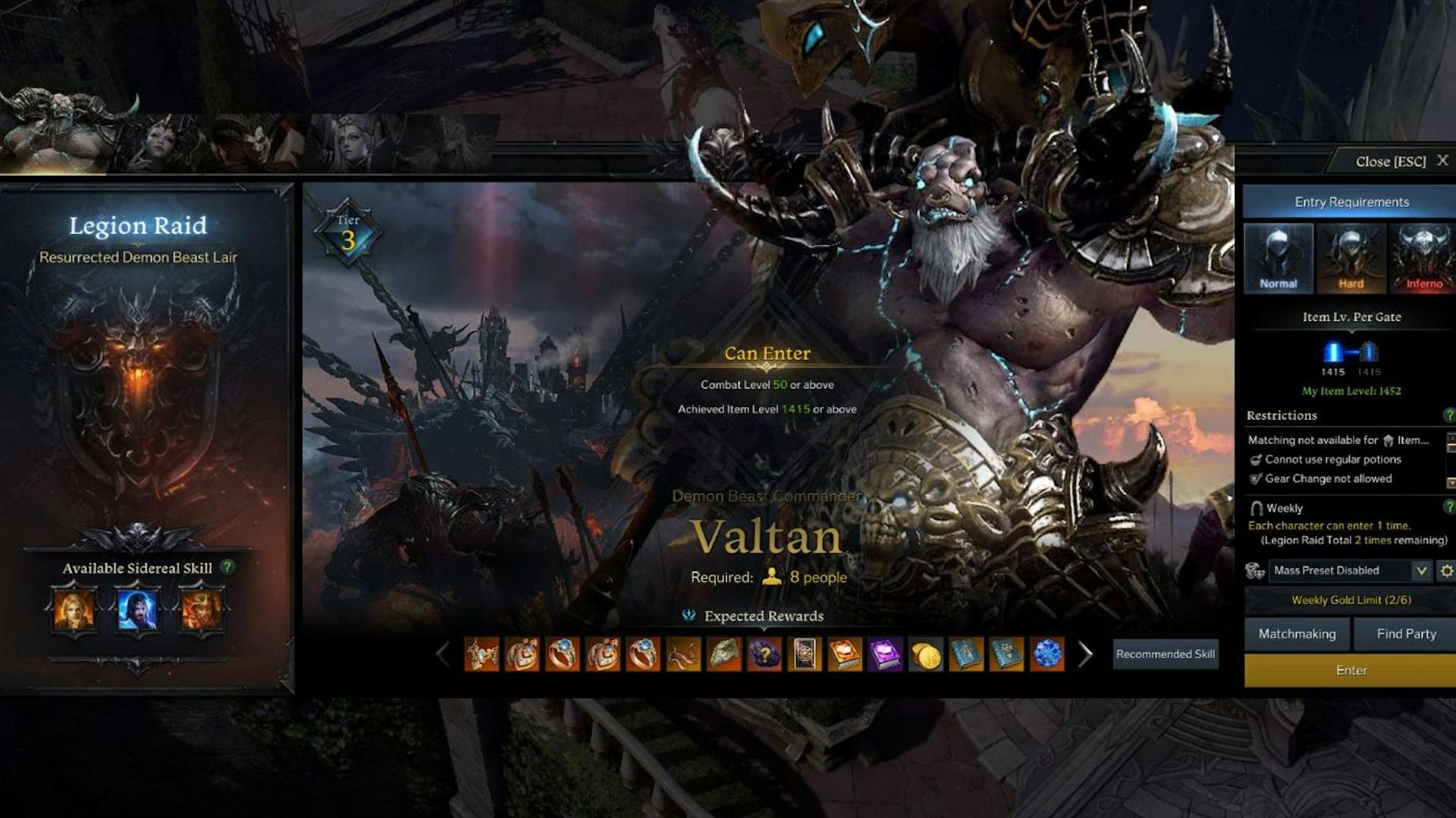Show next page of expected rewards

click(x=1086, y=654)
